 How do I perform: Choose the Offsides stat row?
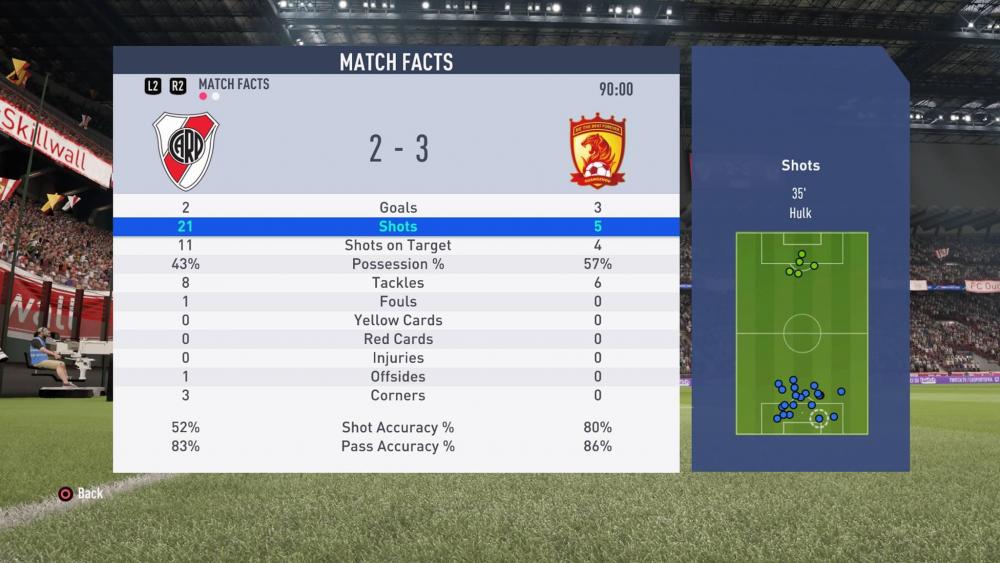(398, 377)
